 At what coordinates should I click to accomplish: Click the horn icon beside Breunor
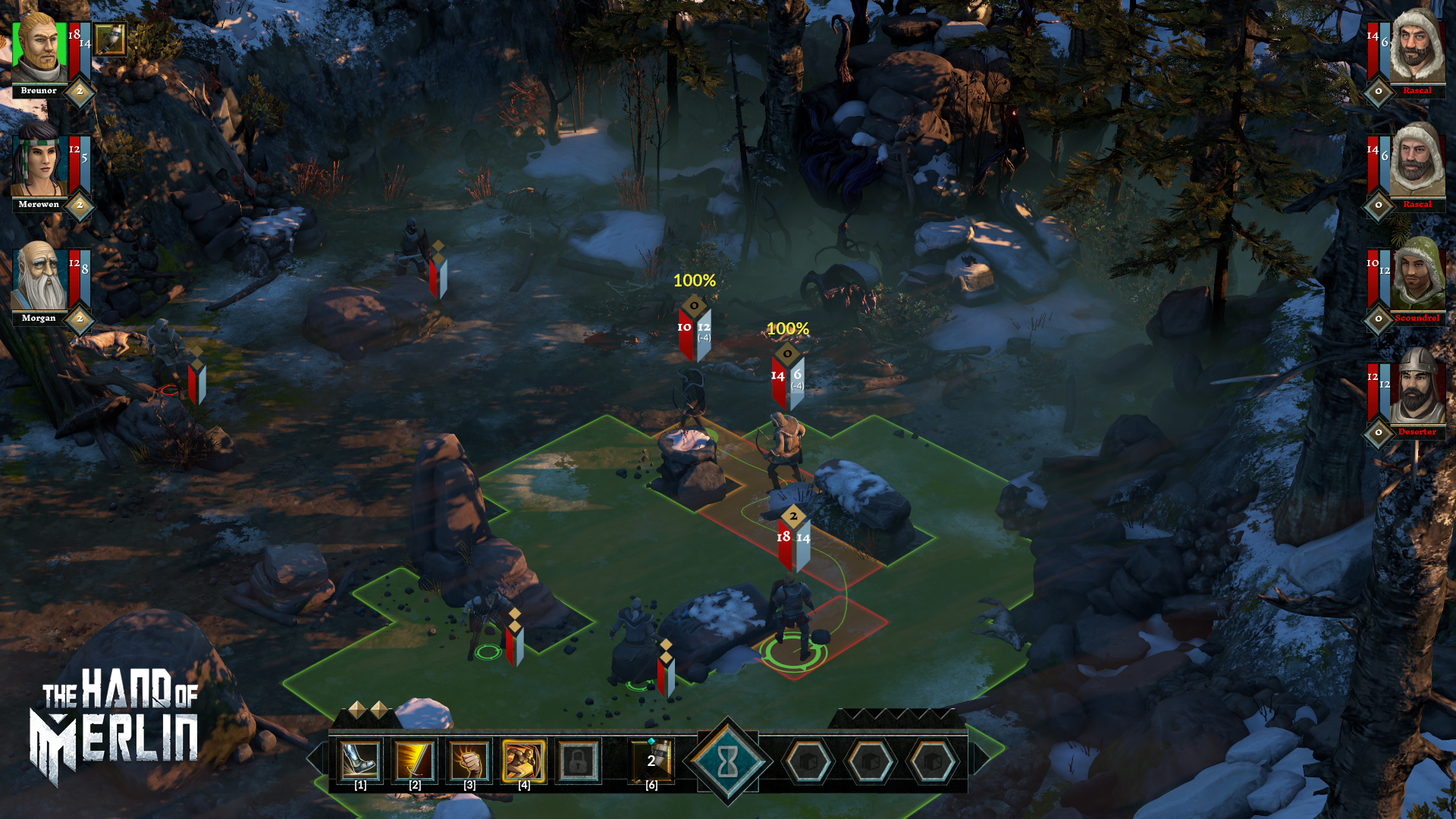[111, 39]
